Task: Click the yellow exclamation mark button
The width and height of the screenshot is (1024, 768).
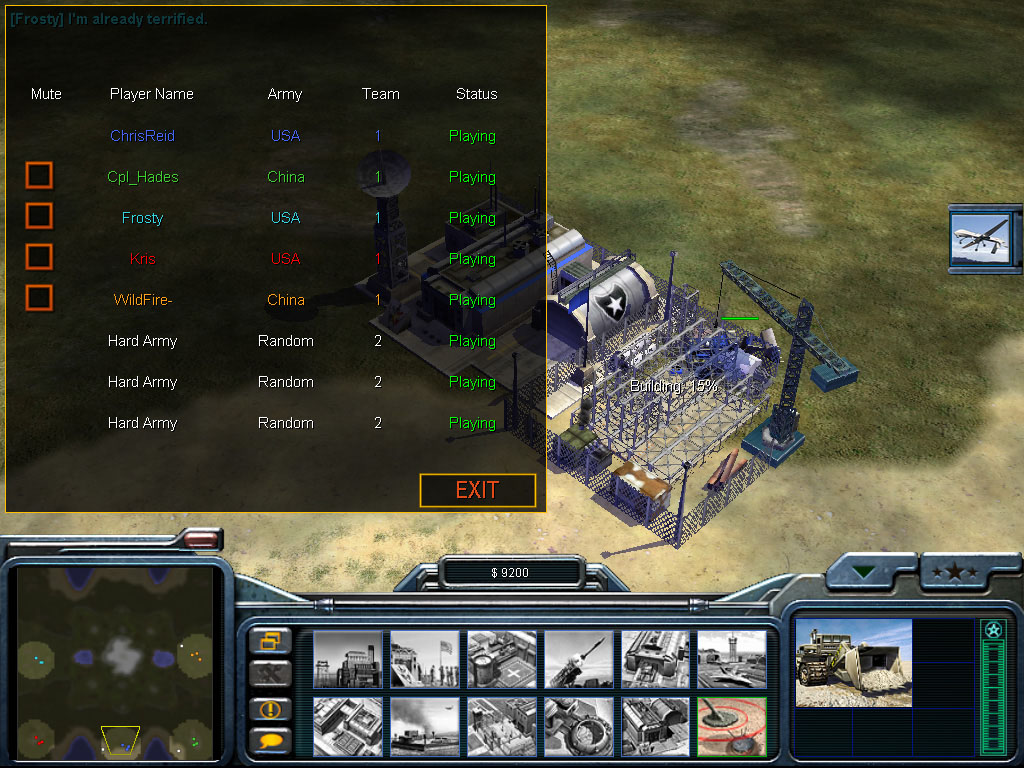Action: tap(270, 708)
